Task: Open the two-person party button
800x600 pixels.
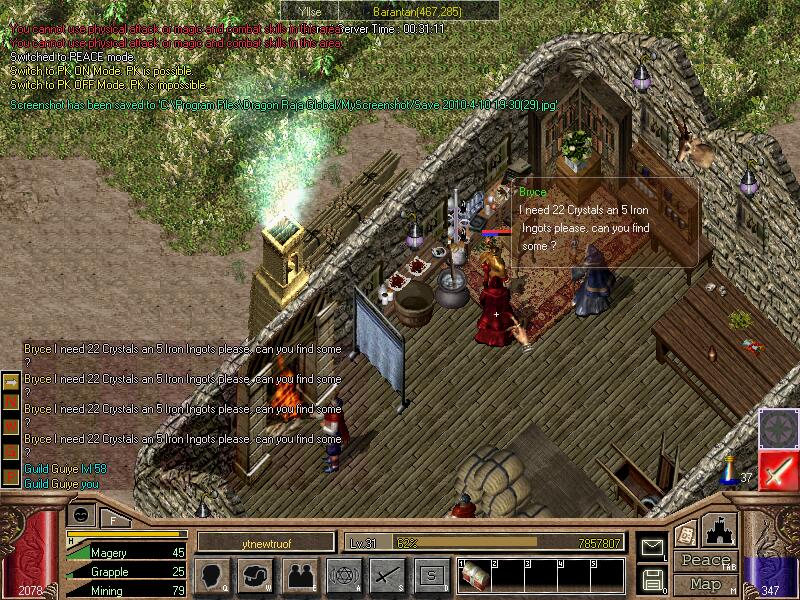Action: pyautogui.click(x=300, y=575)
